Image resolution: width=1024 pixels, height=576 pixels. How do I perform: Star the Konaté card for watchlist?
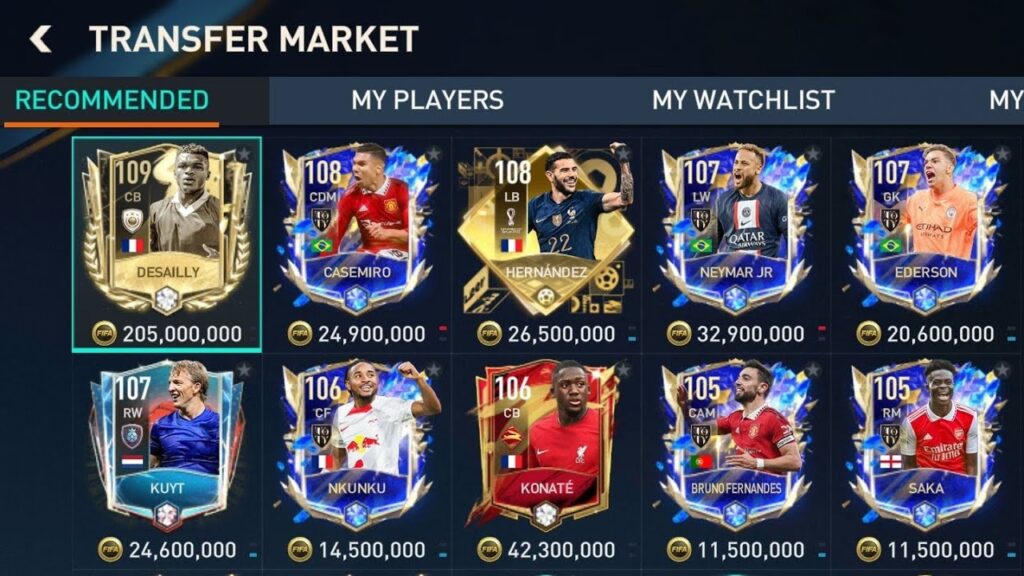coord(623,371)
